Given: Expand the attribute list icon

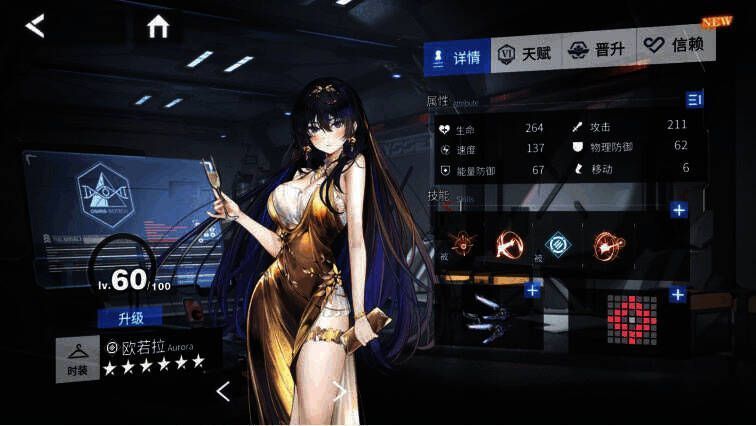Looking at the screenshot, I should coord(694,98).
